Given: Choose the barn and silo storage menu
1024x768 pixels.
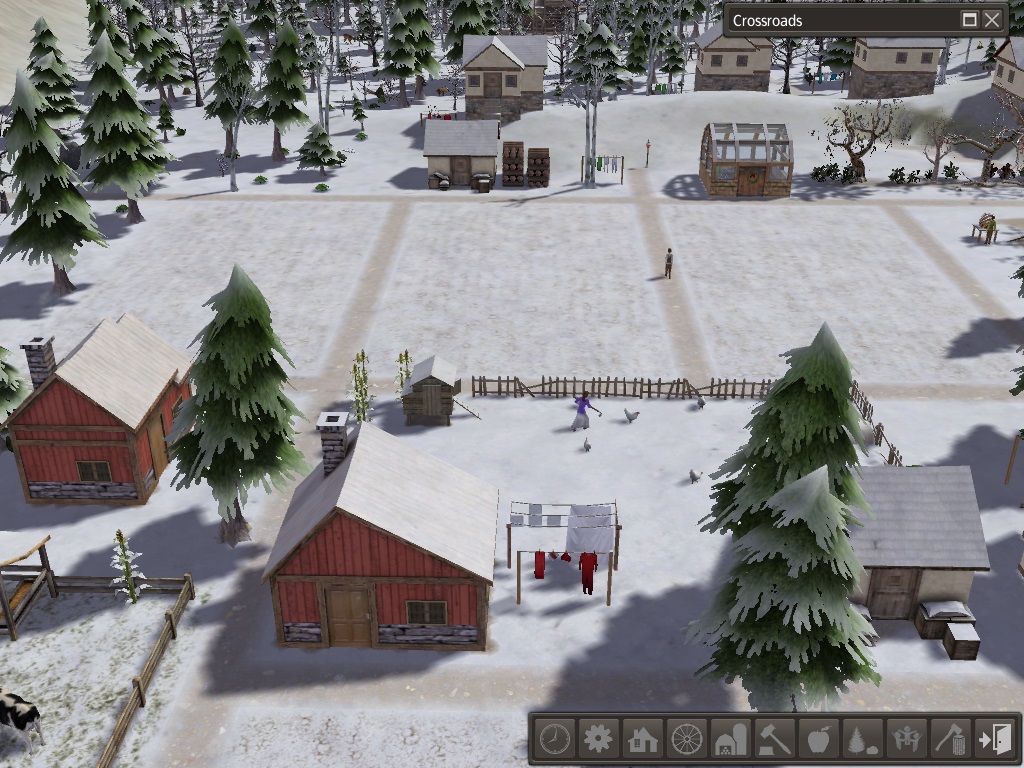Looking at the screenshot, I should click(730, 740).
